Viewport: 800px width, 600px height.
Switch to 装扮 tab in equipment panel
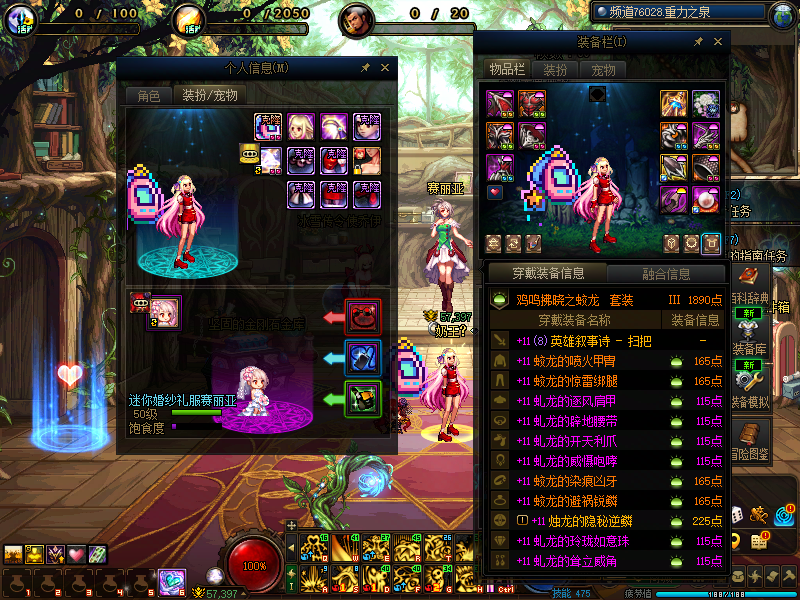click(x=555, y=70)
